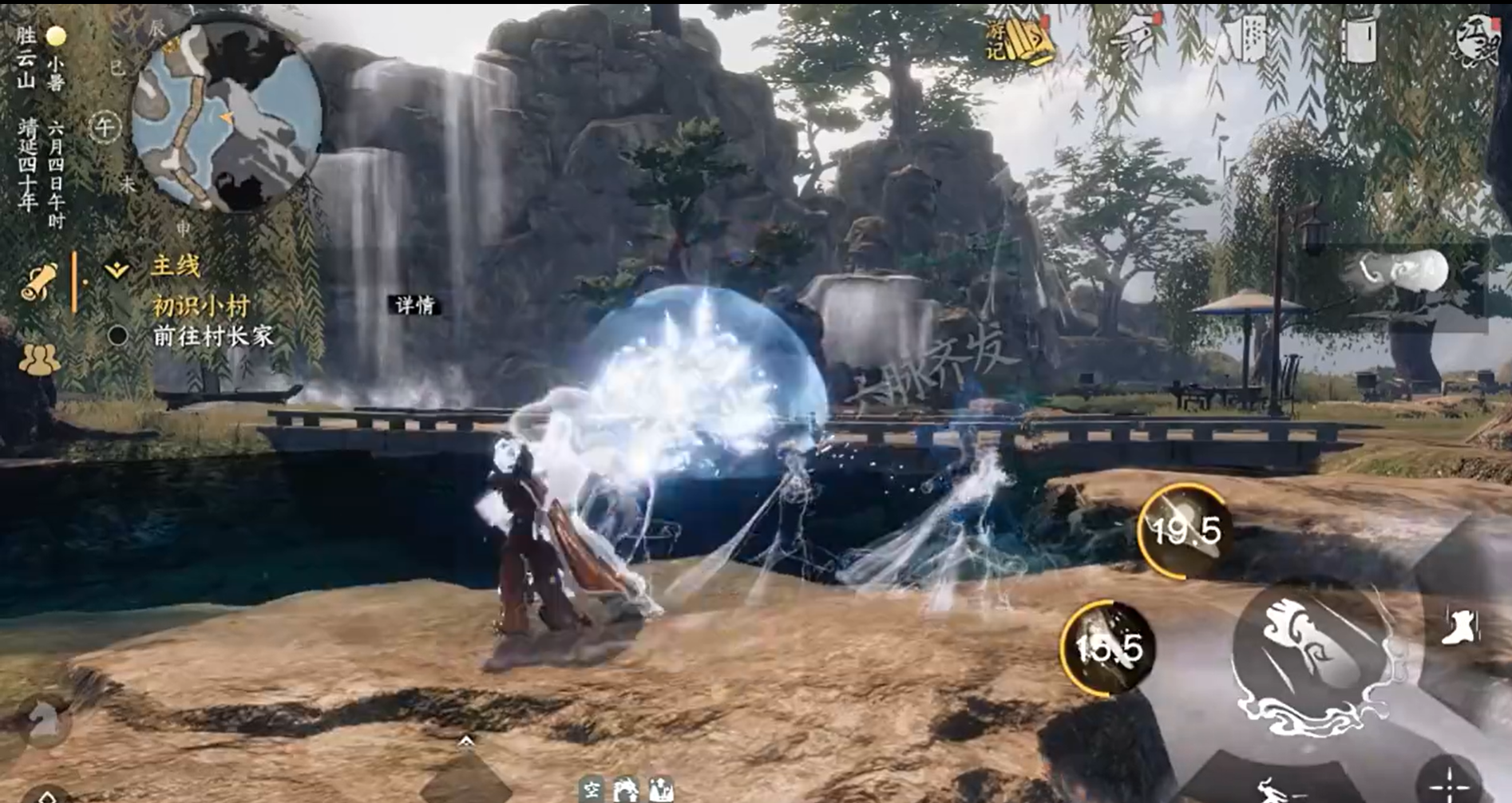Tap the paper crane mail icon

pyautogui.click(x=1137, y=38)
